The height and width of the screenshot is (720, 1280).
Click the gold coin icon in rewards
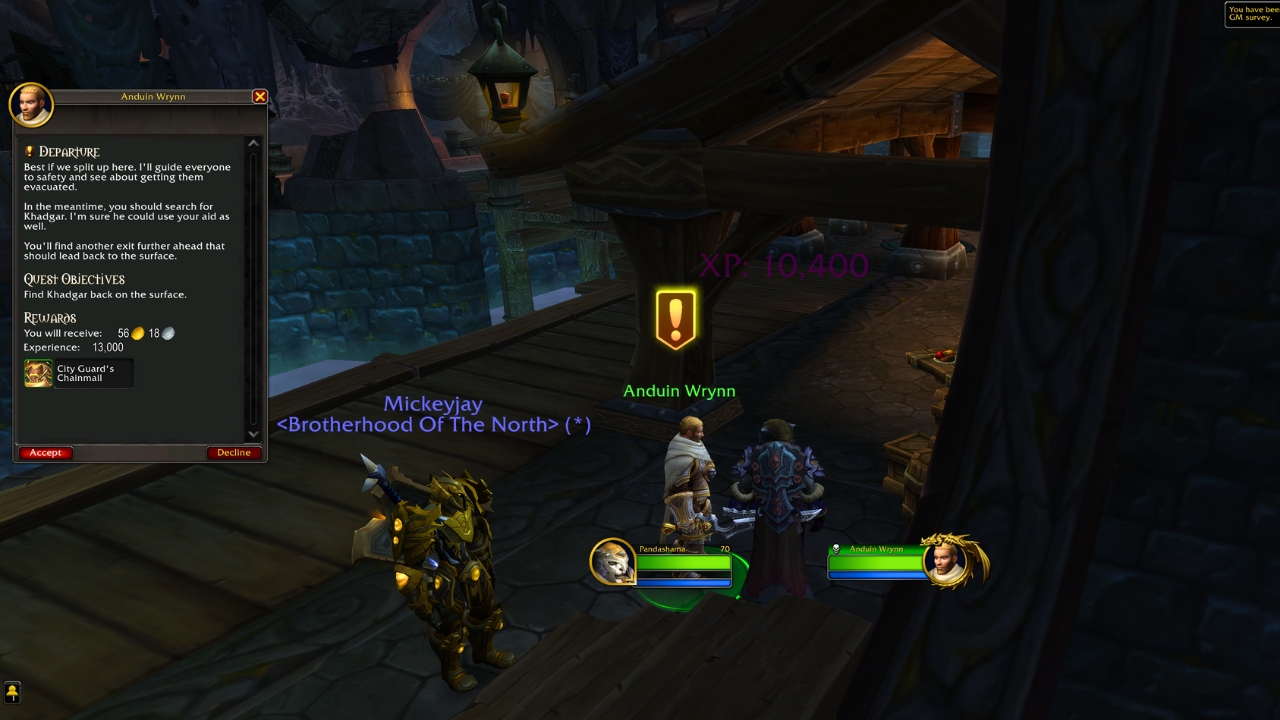[137, 333]
